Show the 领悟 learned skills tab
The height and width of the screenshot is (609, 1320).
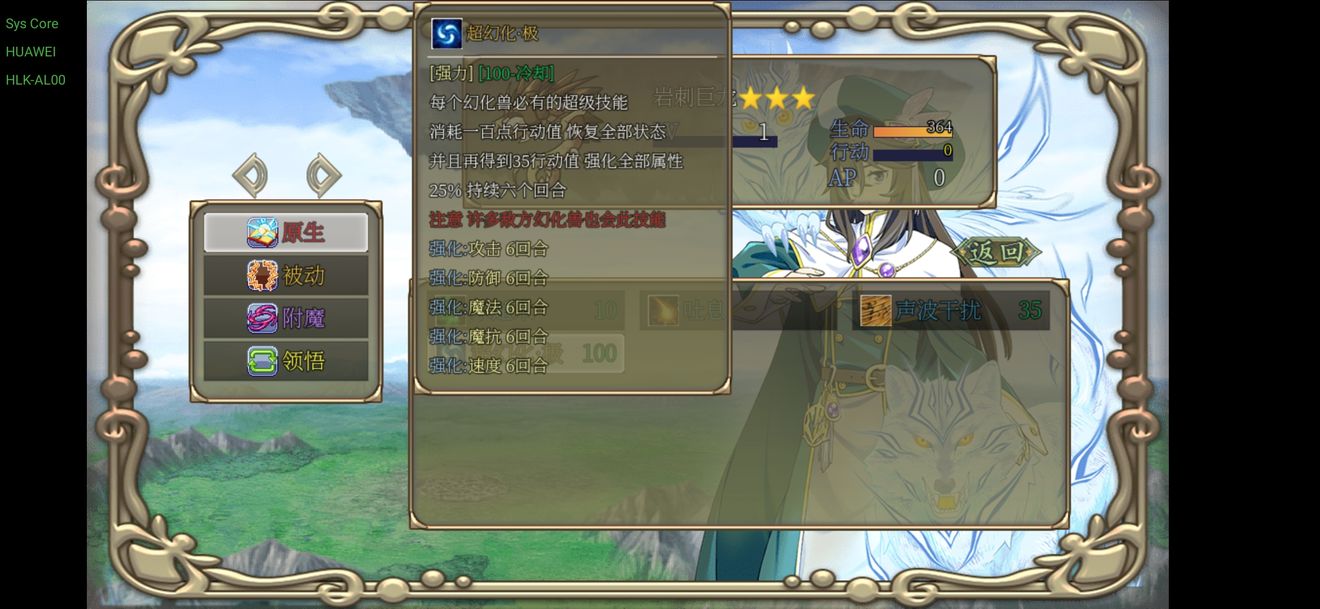pyautogui.click(x=286, y=361)
